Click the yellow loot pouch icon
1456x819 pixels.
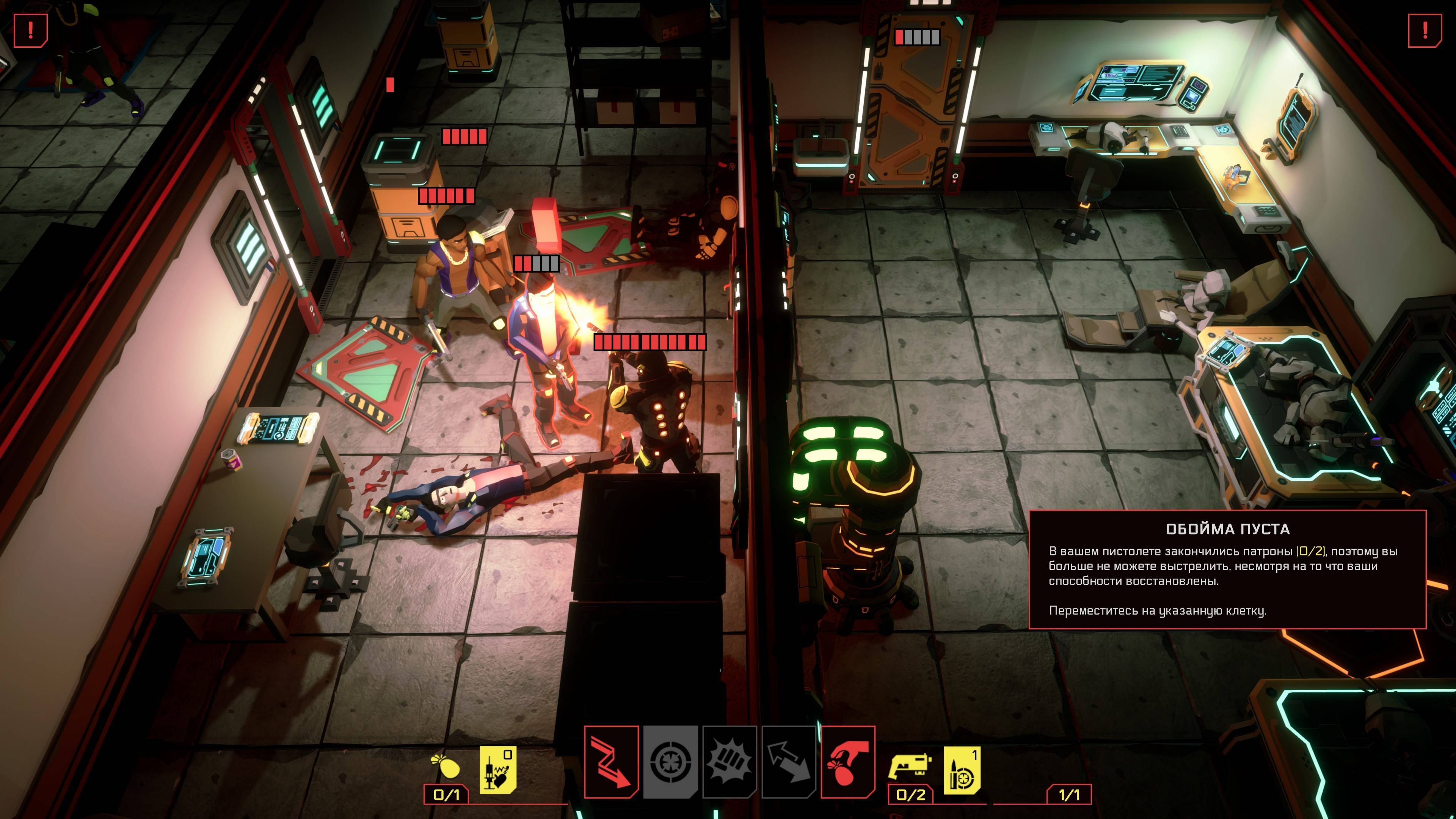tap(446, 766)
